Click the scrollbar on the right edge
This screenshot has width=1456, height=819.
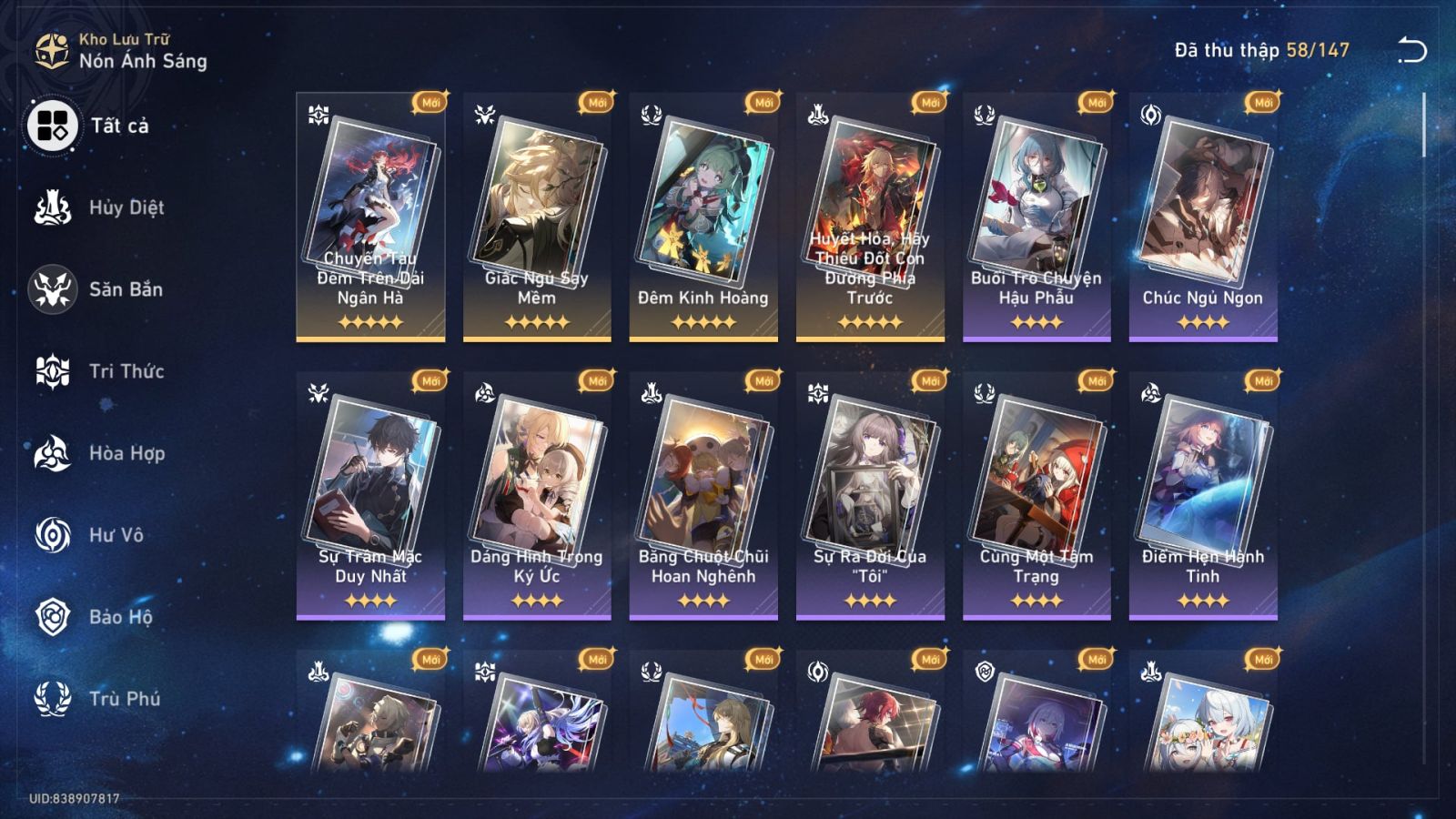point(1423,127)
